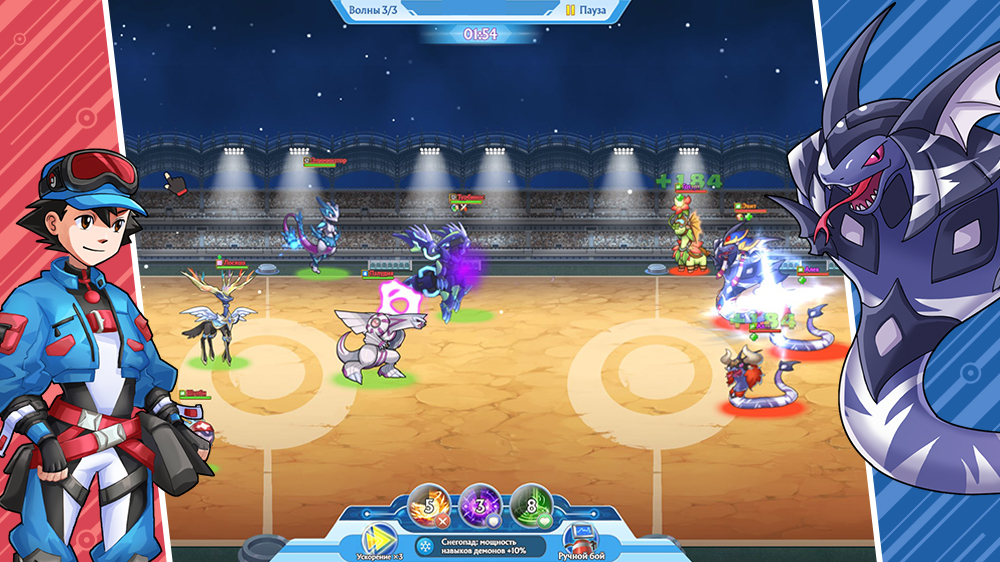Activate the green radar skill orb
This screenshot has height=562, width=1000.
tap(530, 505)
